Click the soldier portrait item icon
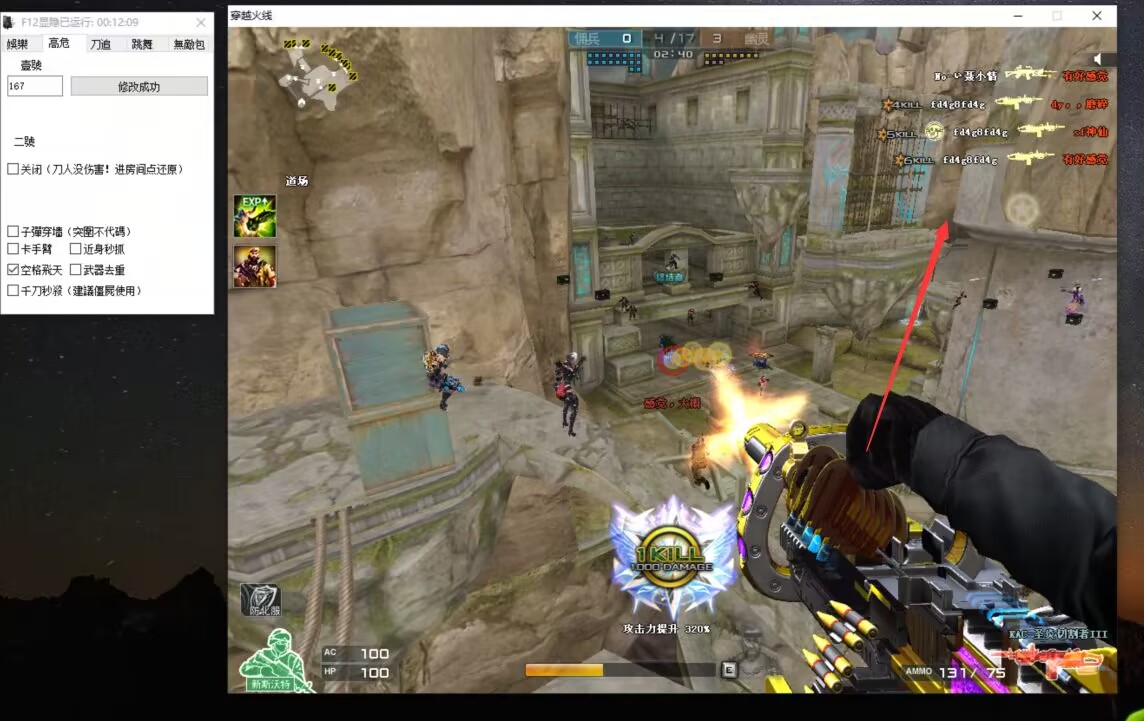1144x721 pixels. [x=255, y=266]
